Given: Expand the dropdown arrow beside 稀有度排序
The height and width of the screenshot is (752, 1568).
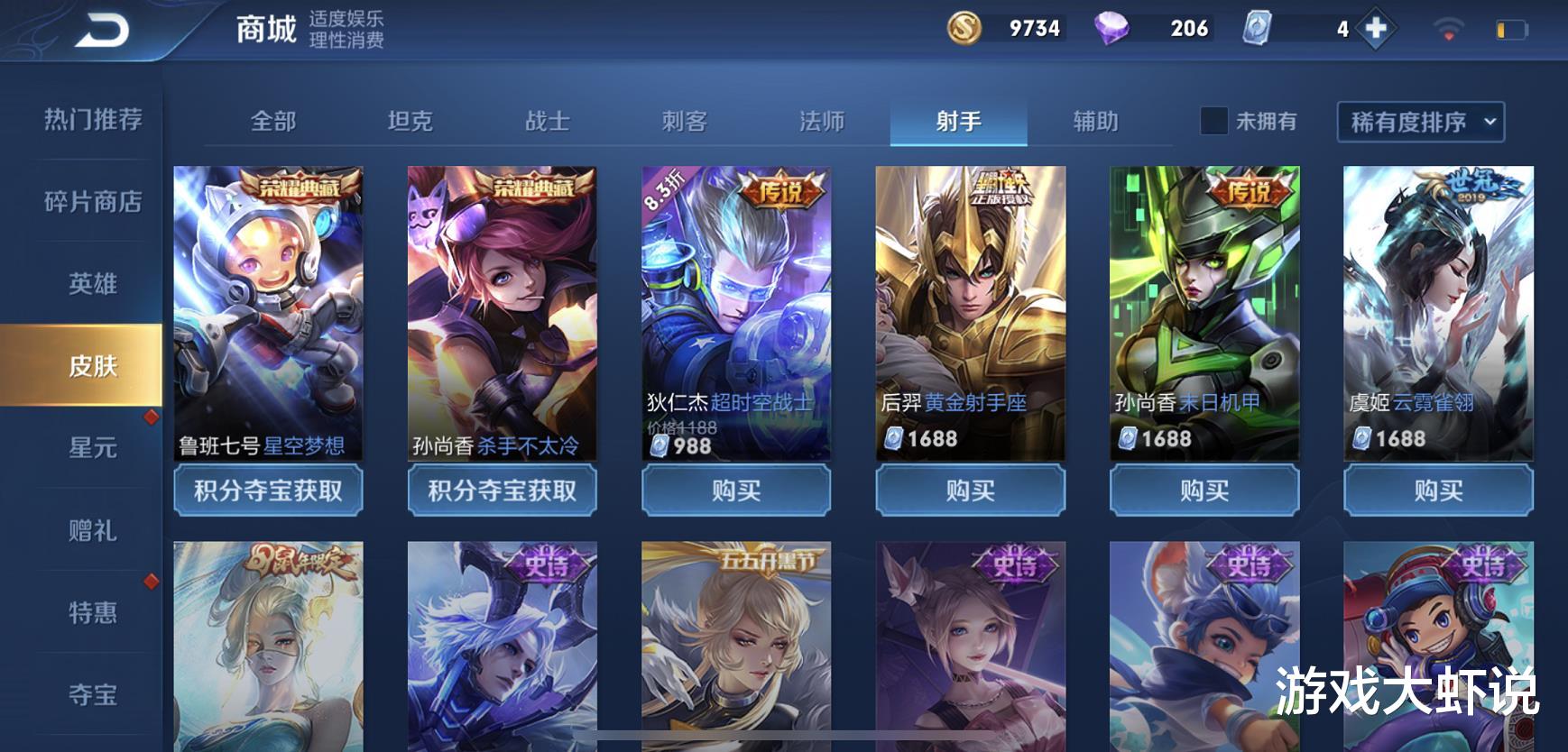Looking at the screenshot, I should click(x=1490, y=120).
